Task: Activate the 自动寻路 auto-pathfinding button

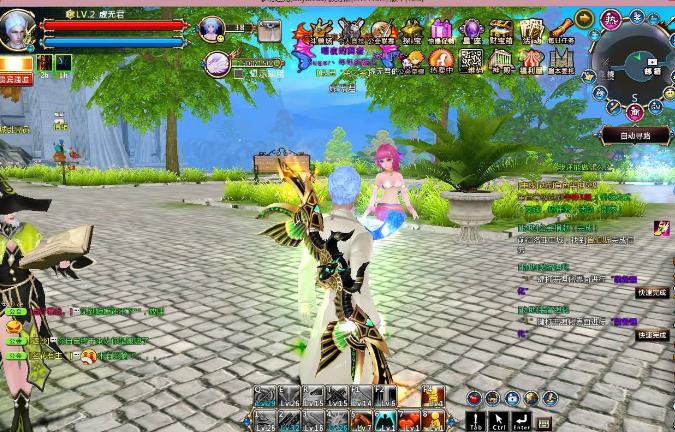Action: pyautogui.click(x=634, y=135)
